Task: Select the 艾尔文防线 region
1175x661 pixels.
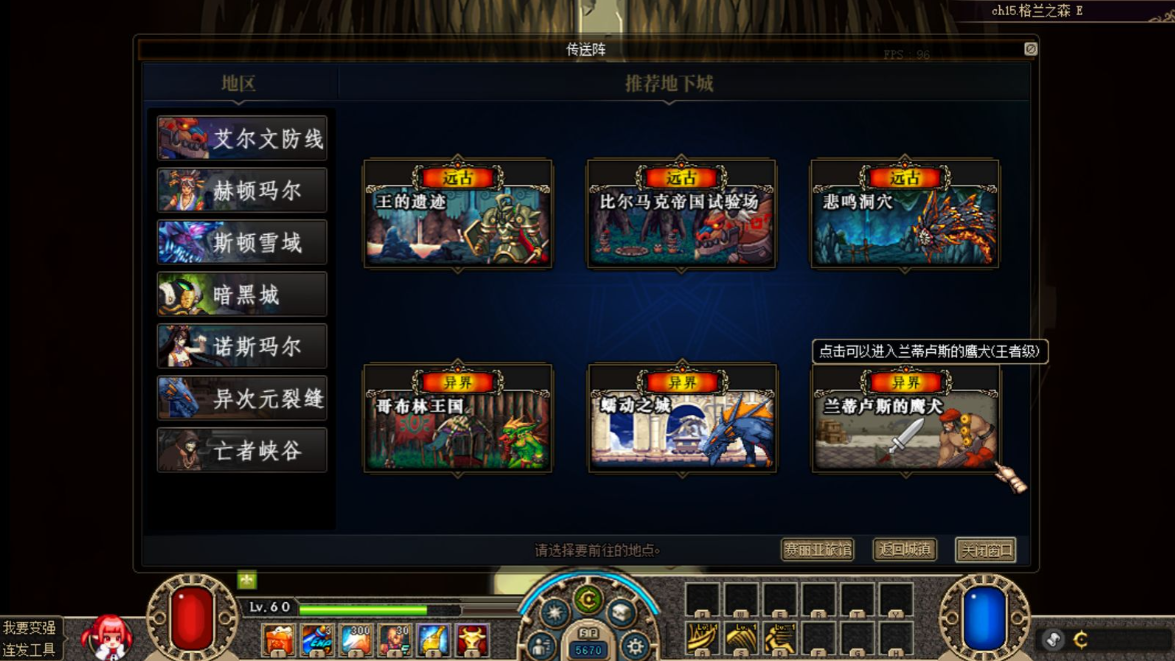Action: tap(242, 139)
